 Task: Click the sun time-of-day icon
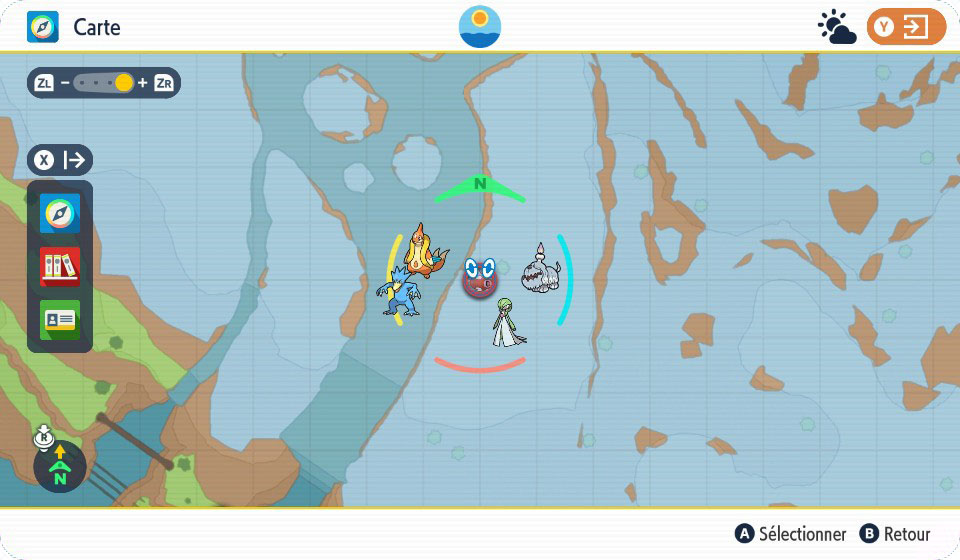480,27
